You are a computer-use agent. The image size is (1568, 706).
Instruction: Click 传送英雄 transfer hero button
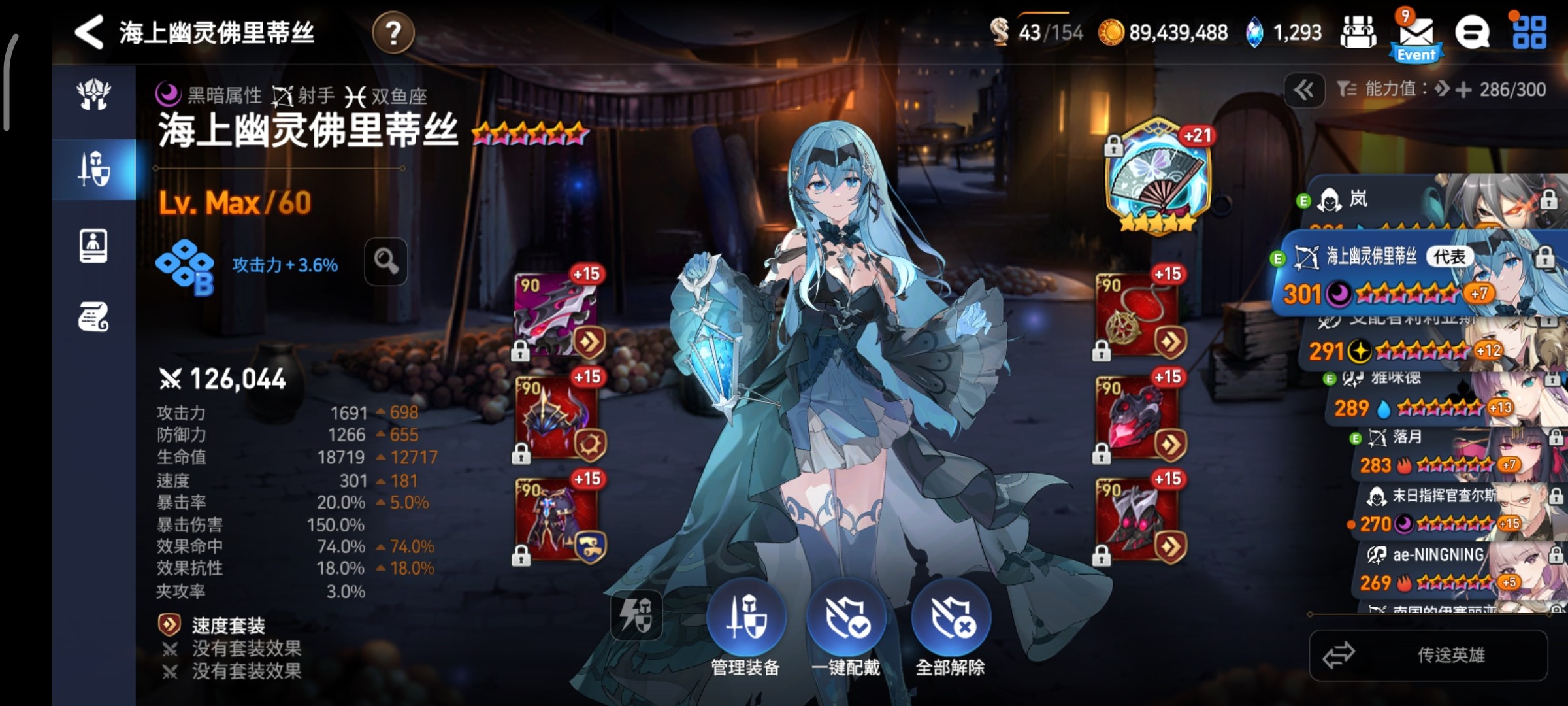coord(1428,655)
